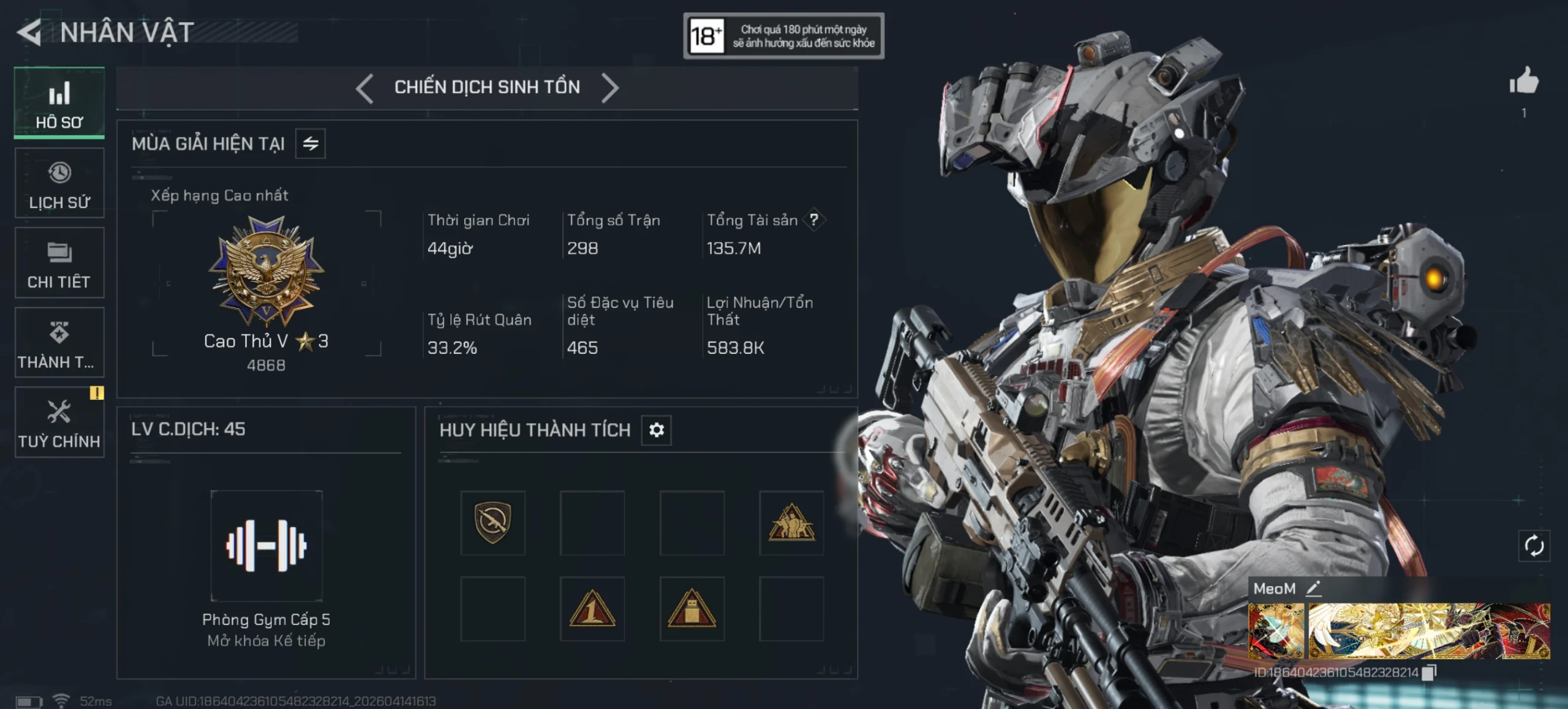Open achievement badge settings gear
1568x709 pixels.
(x=656, y=430)
